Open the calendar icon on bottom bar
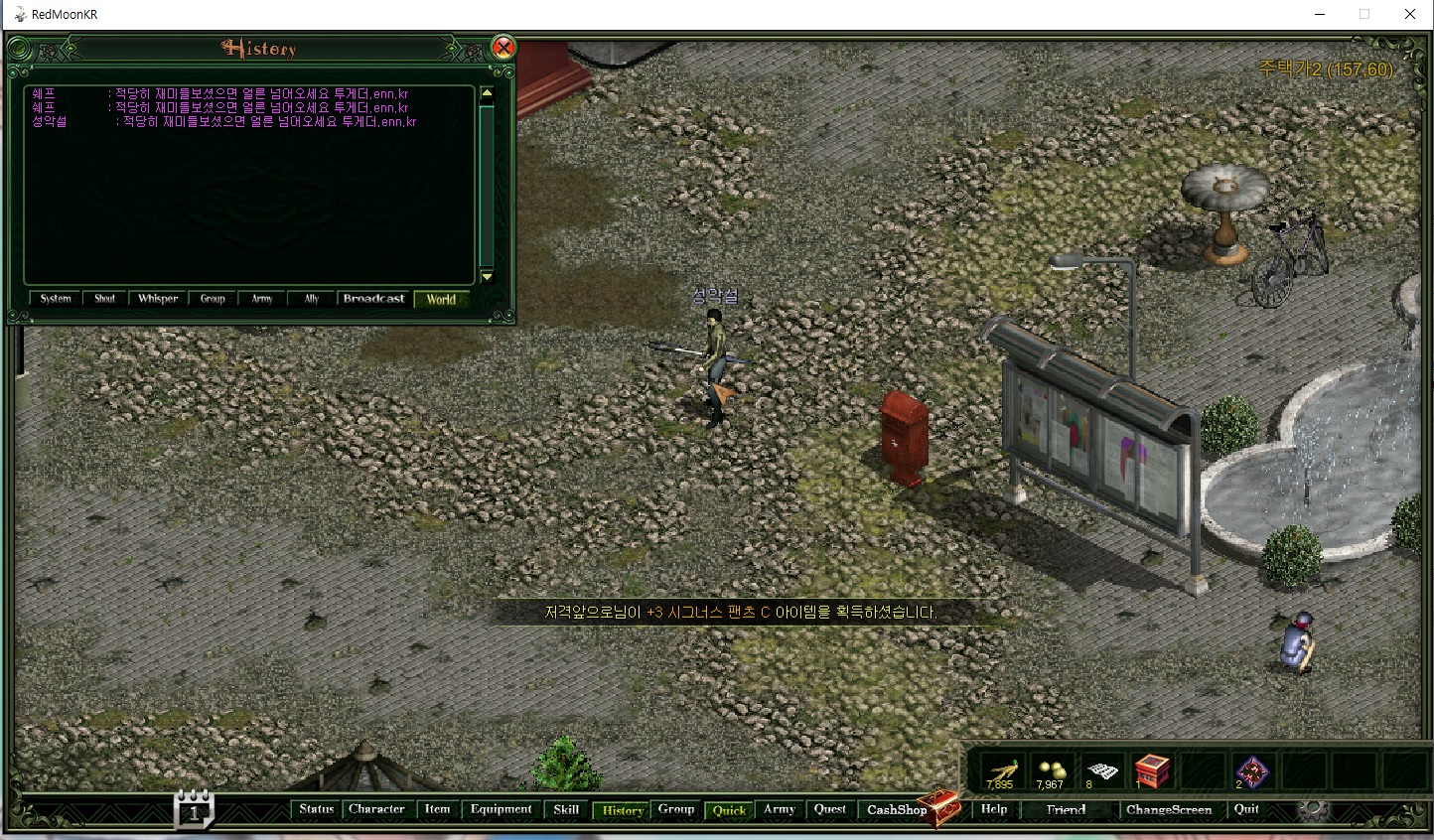This screenshot has height=840, width=1434. point(194,809)
